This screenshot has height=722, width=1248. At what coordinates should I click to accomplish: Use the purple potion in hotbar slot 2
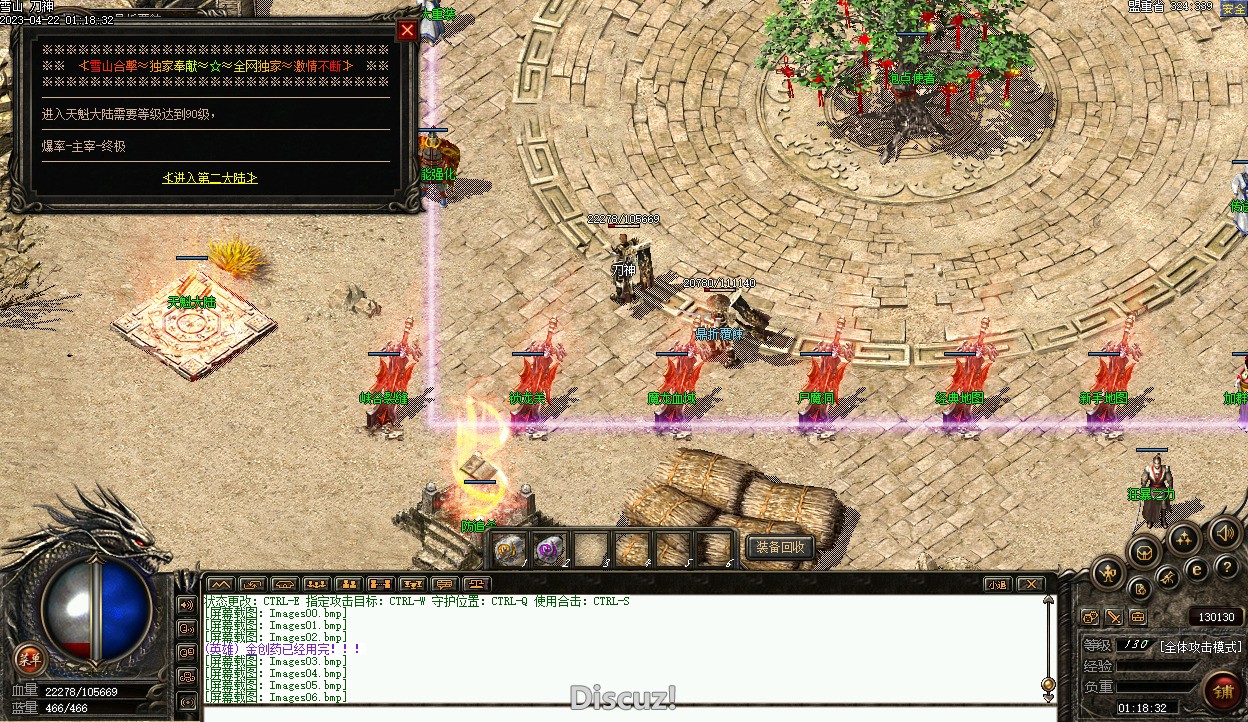point(550,548)
